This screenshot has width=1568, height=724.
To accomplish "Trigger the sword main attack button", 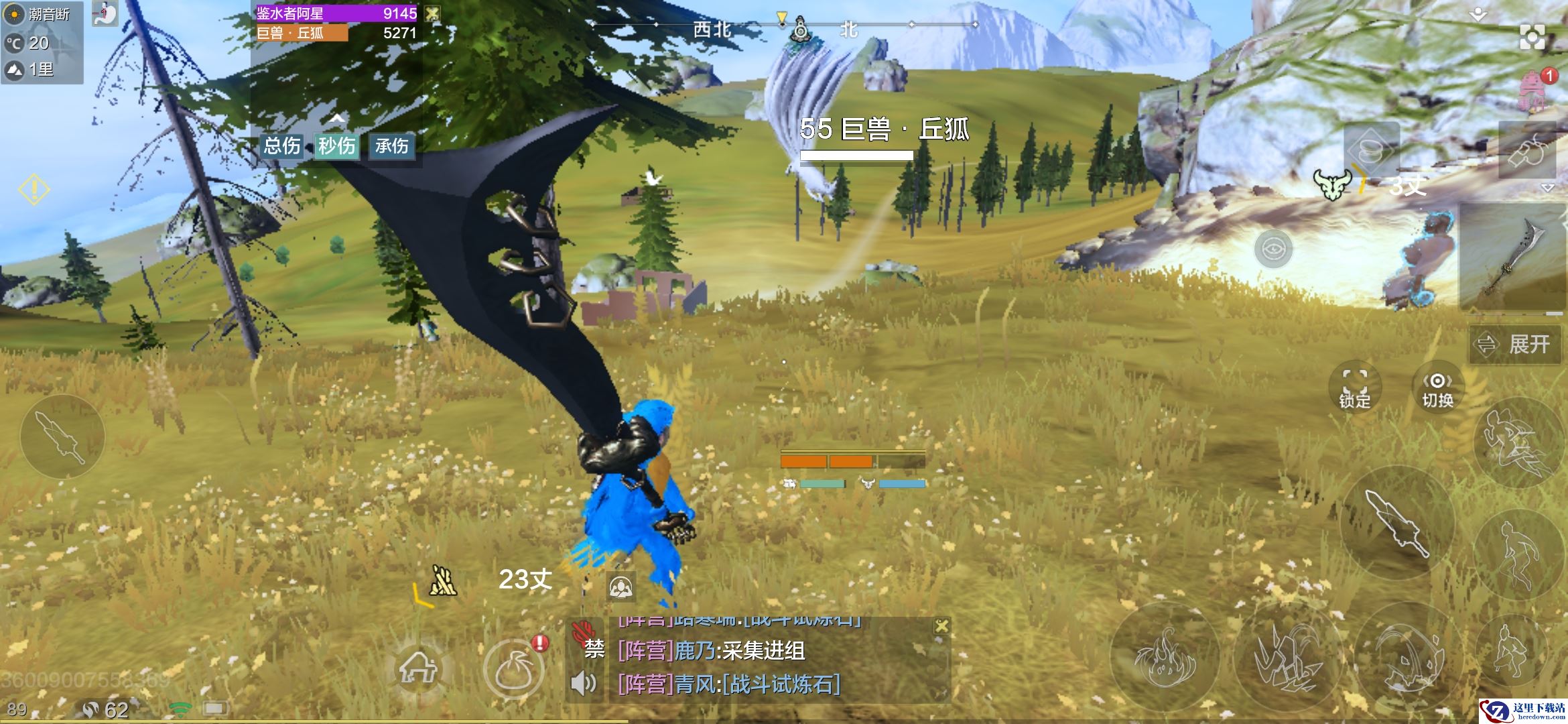I will coord(1397,523).
